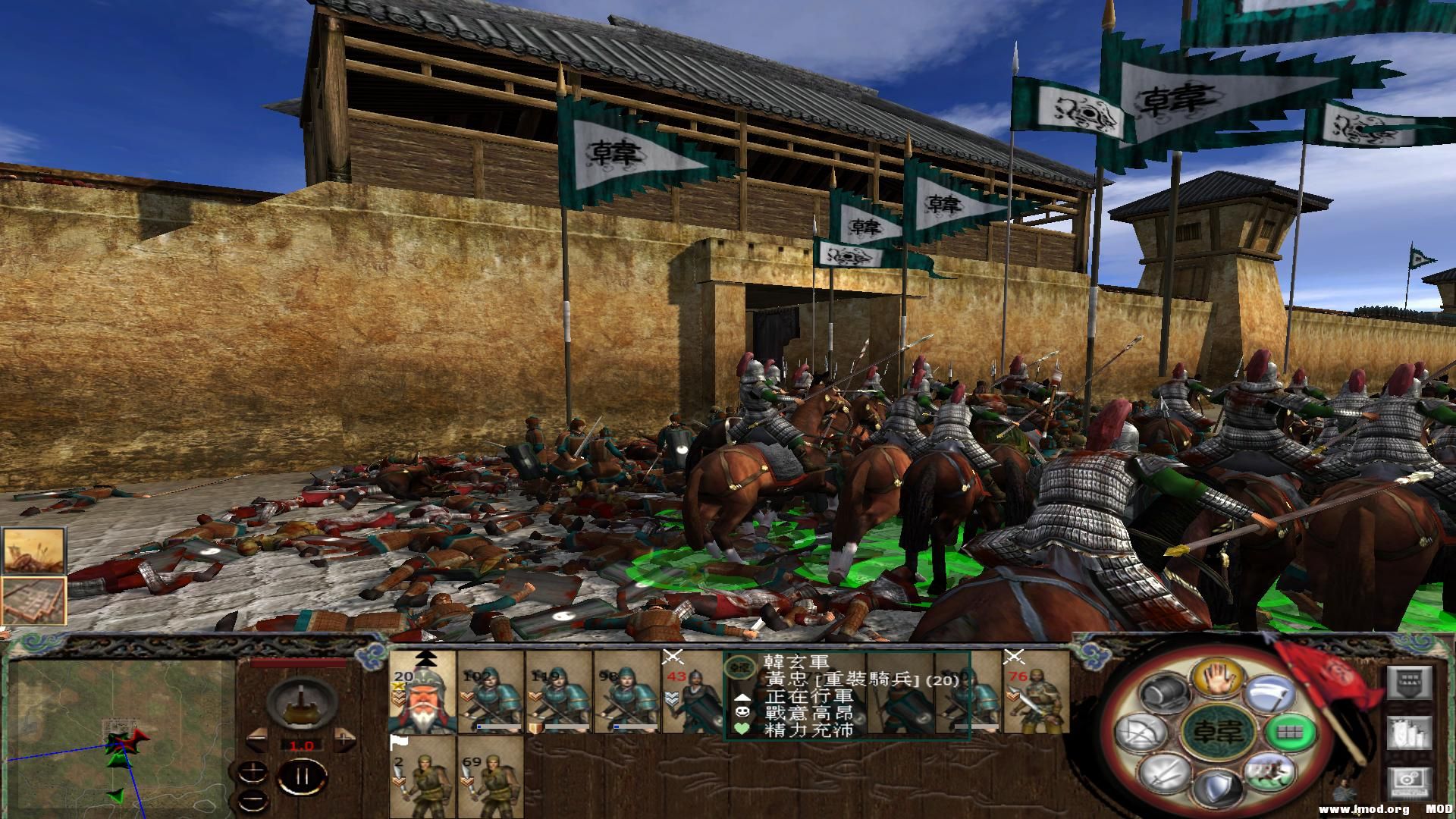The height and width of the screenshot is (819, 1456).
Task: Click the green formations grid icon on the wheel
Action: pyautogui.click(x=1291, y=733)
